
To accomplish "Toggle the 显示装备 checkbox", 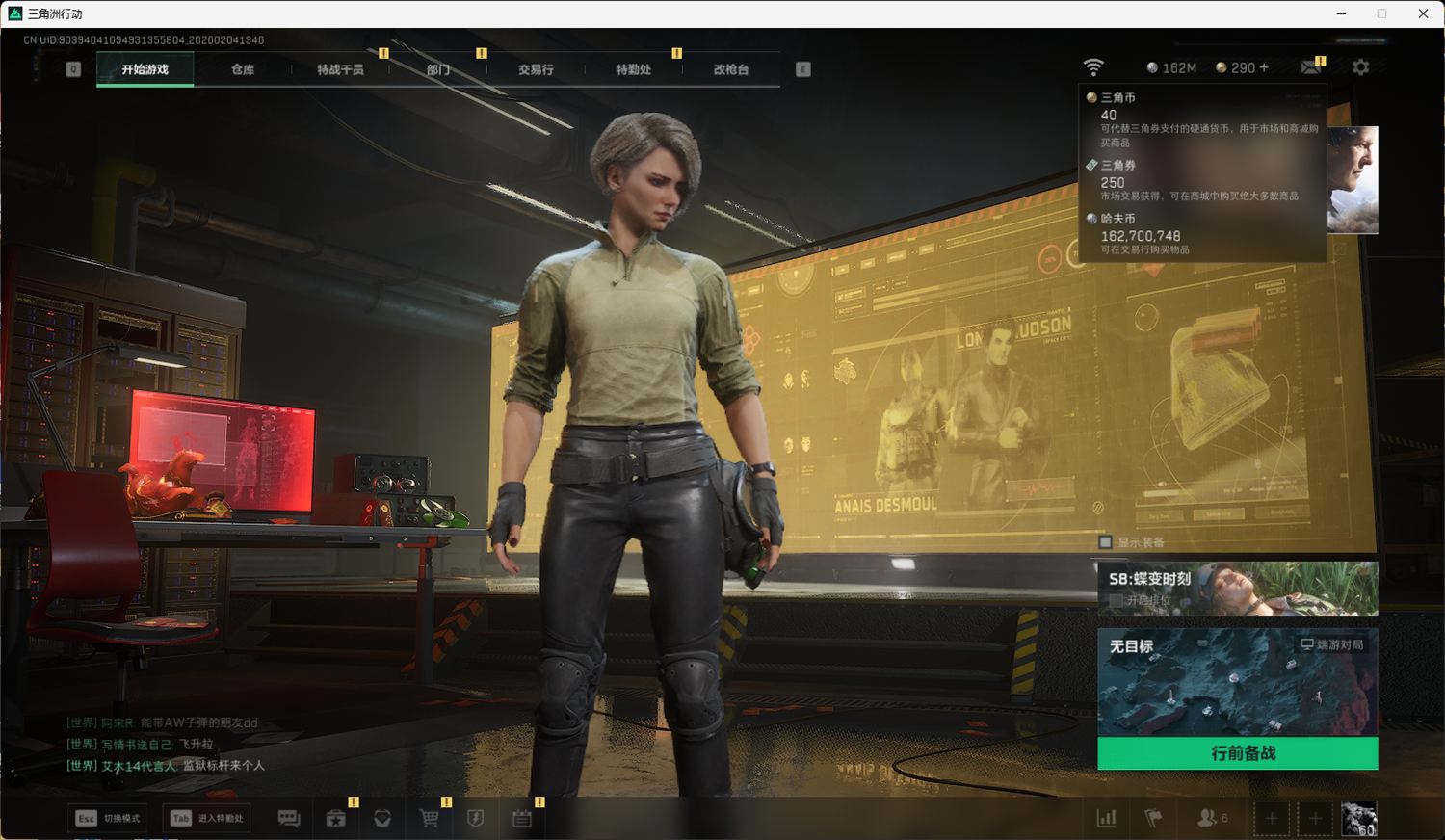I will pyautogui.click(x=1106, y=542).
